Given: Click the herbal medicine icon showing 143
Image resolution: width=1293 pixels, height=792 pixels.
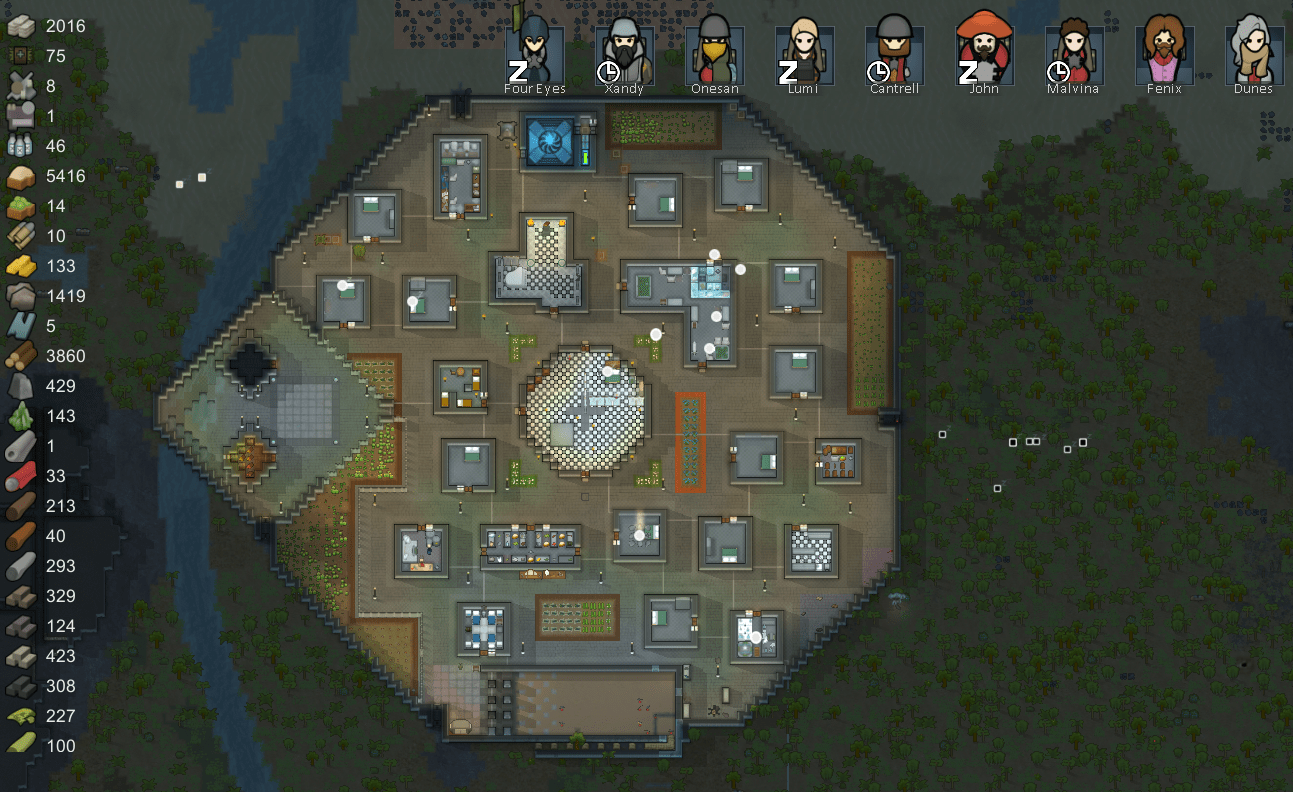Looking at the screenshot, I should (x=20, y=416).
